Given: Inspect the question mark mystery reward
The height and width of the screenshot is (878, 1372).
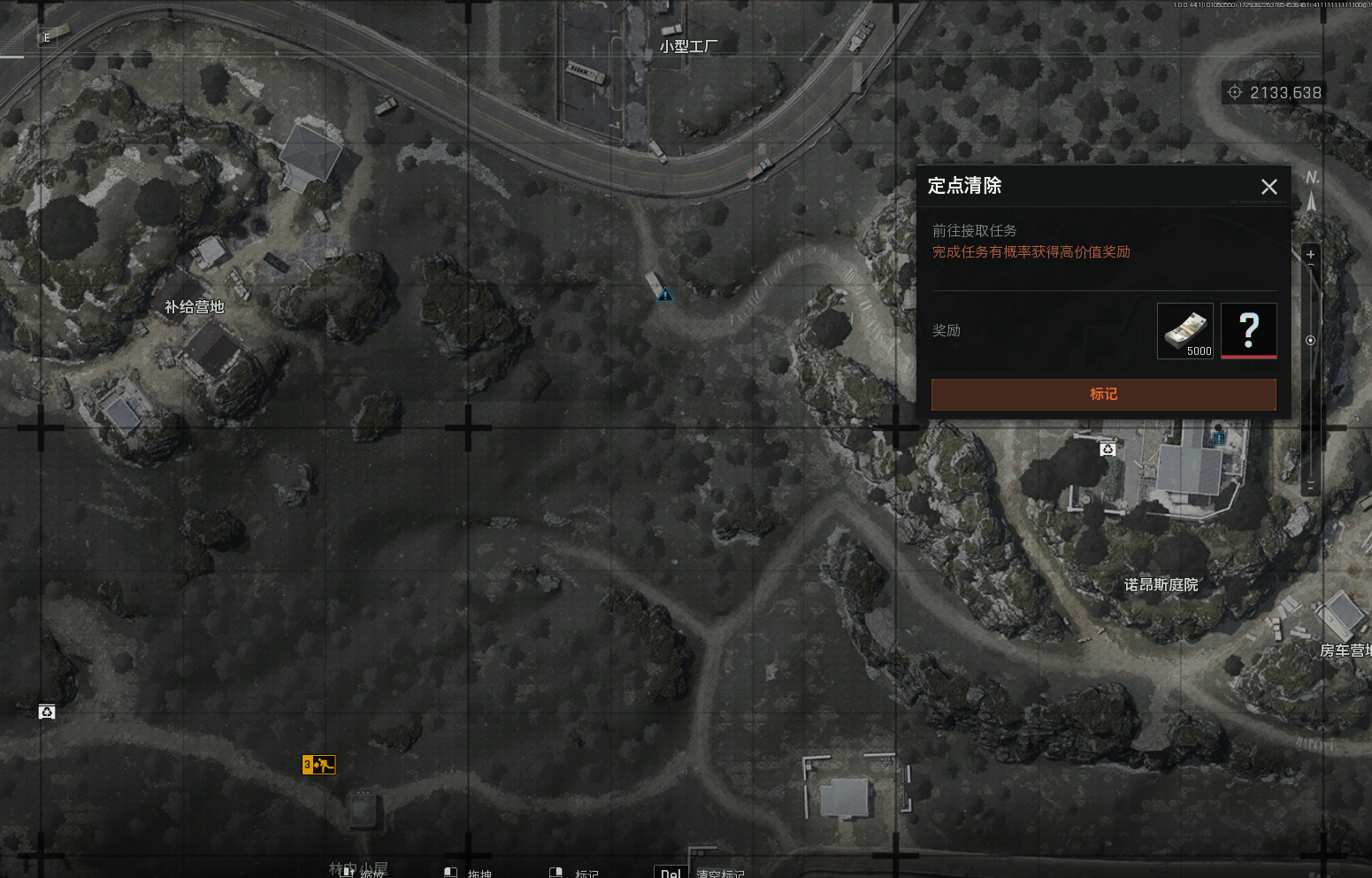Looking at the screenshot, I should tap(1248, 331).
